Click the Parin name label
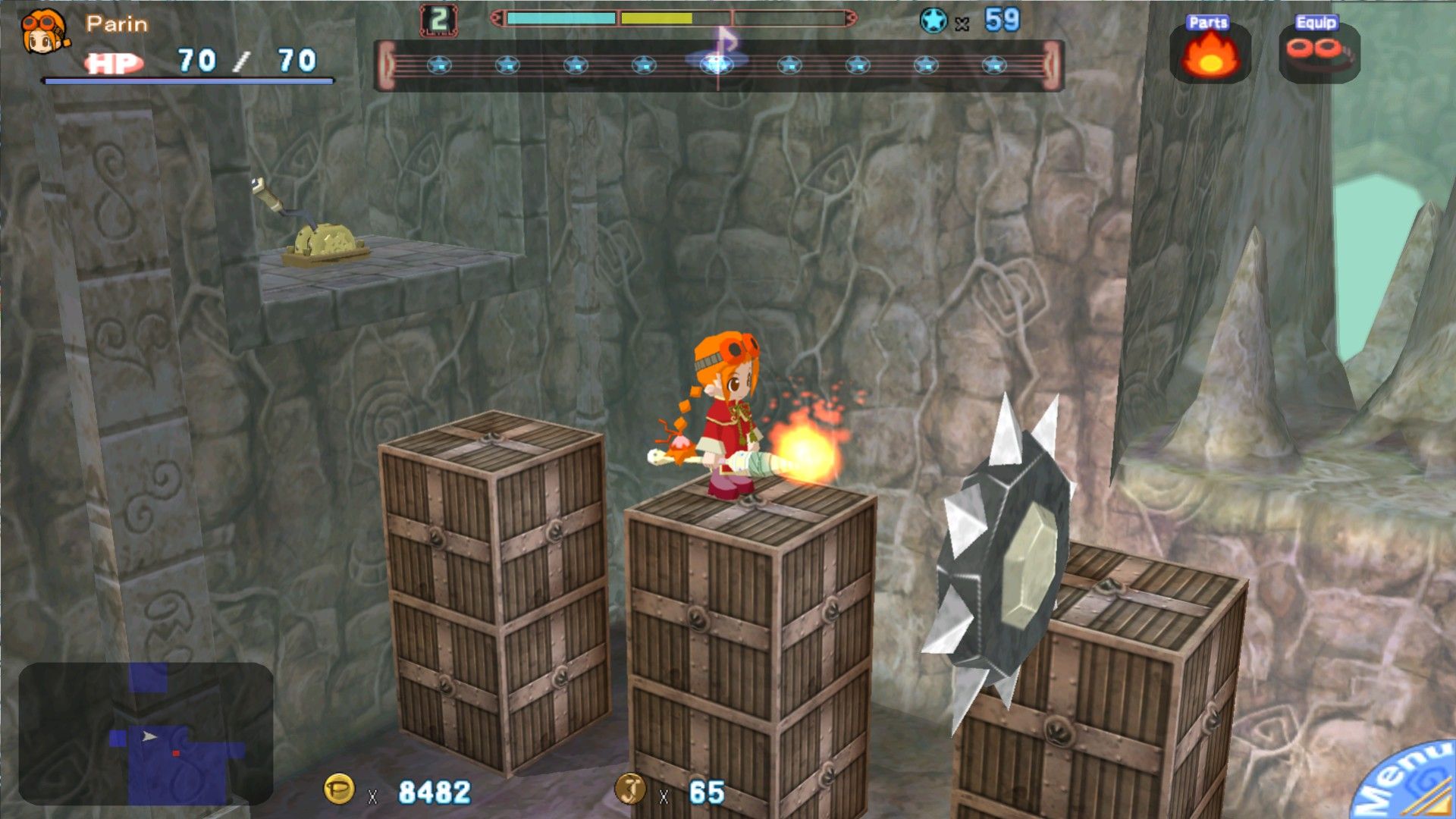The height and width of the screenshot is (819, 1456). [115, 24]
